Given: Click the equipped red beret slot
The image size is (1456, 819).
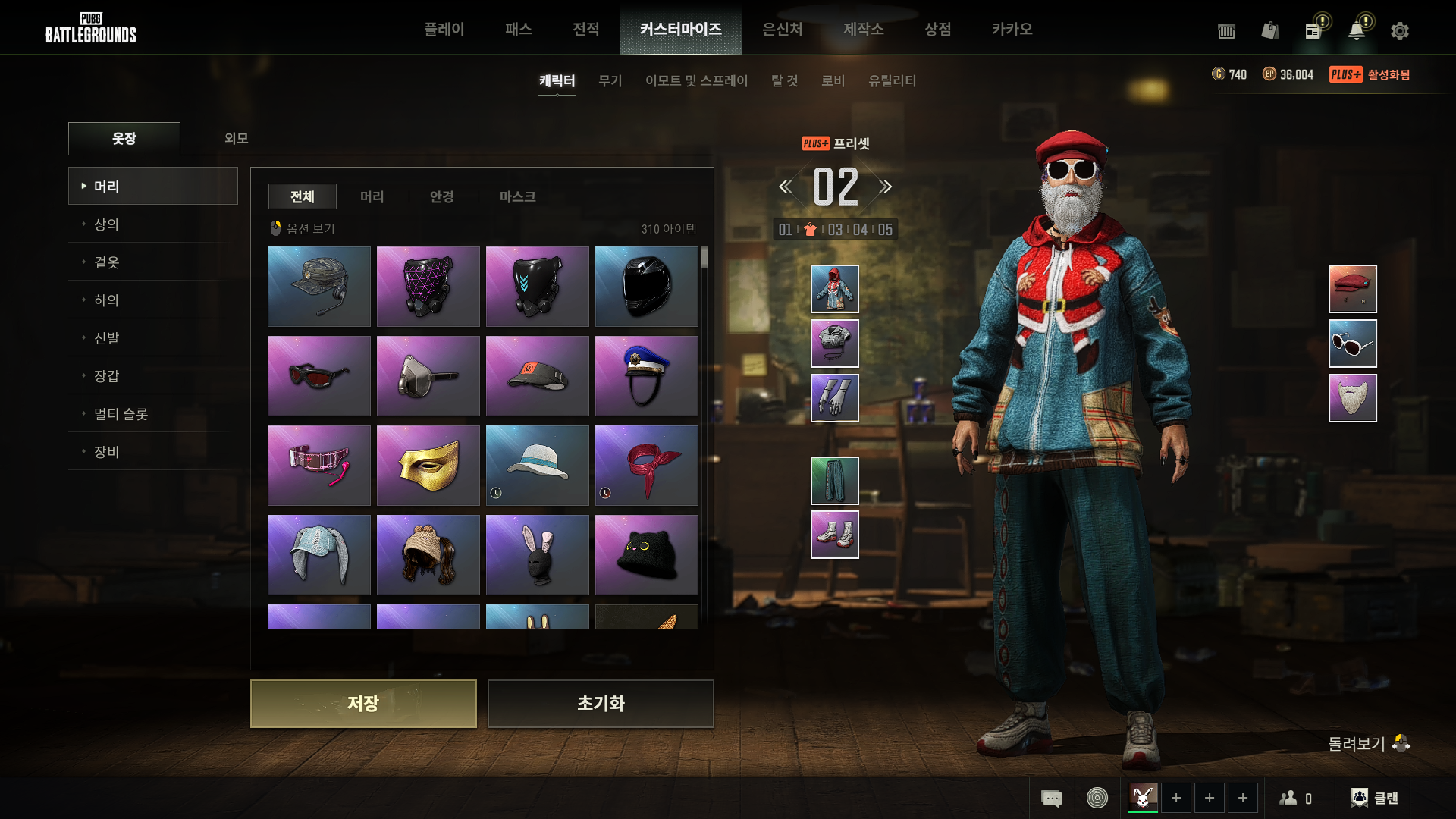Looking at the screenshot, I should coord(1352,289).
